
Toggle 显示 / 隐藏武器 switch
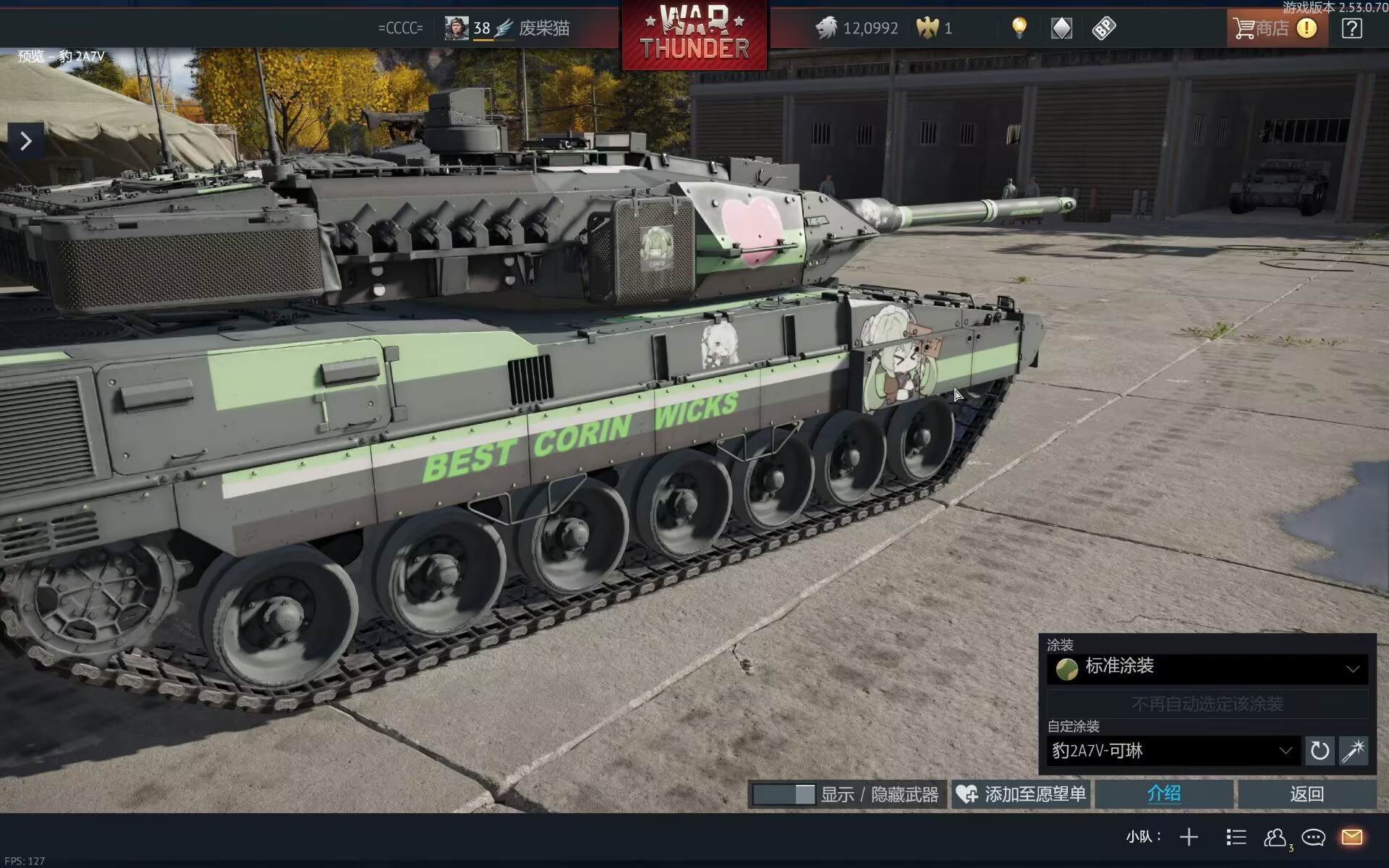(x=784, y=794)
